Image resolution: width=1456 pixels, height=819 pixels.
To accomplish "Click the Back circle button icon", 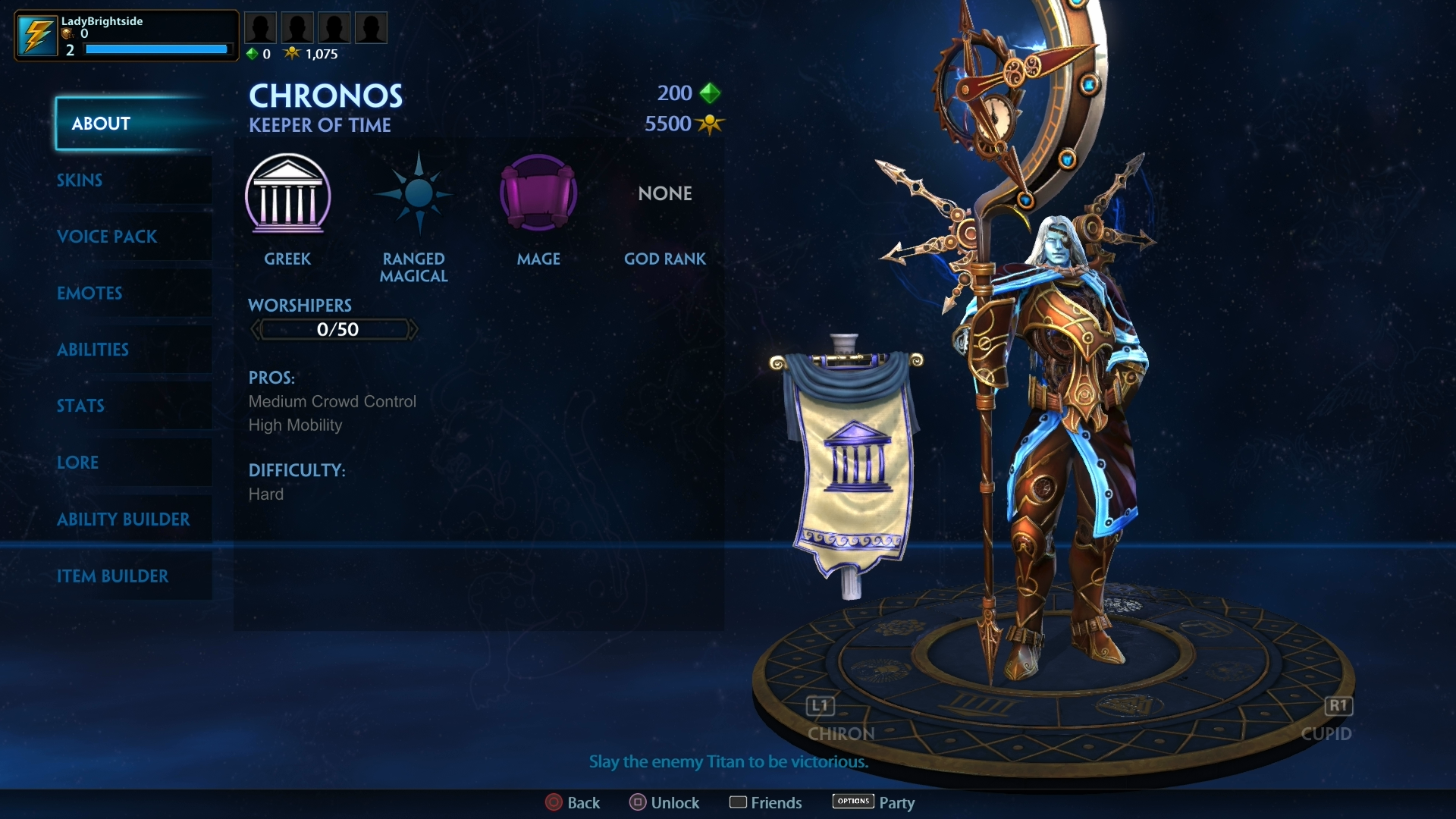I will coord(553,802).
